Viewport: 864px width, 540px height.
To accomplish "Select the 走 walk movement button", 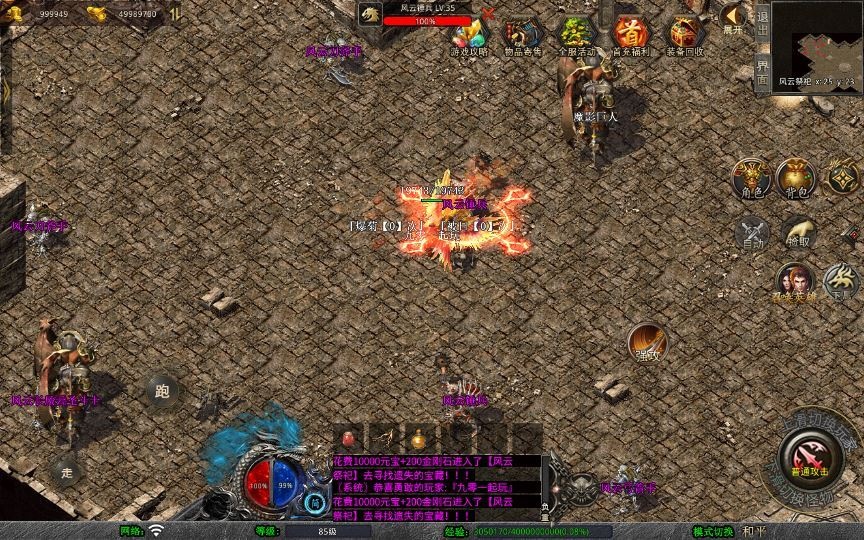I will pyautogui.click(x=67, y=470).
